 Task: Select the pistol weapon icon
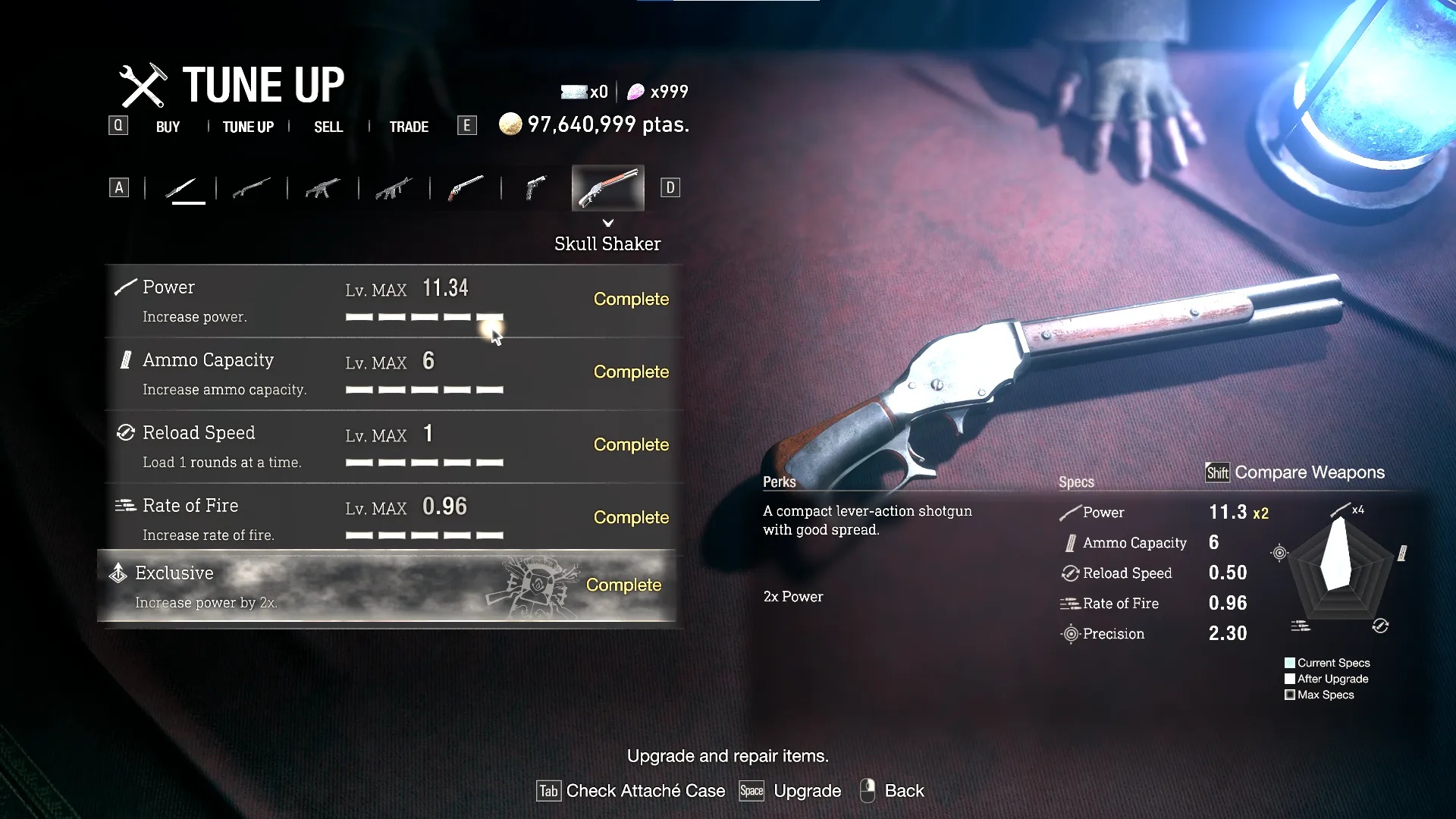tap(536, 187)
